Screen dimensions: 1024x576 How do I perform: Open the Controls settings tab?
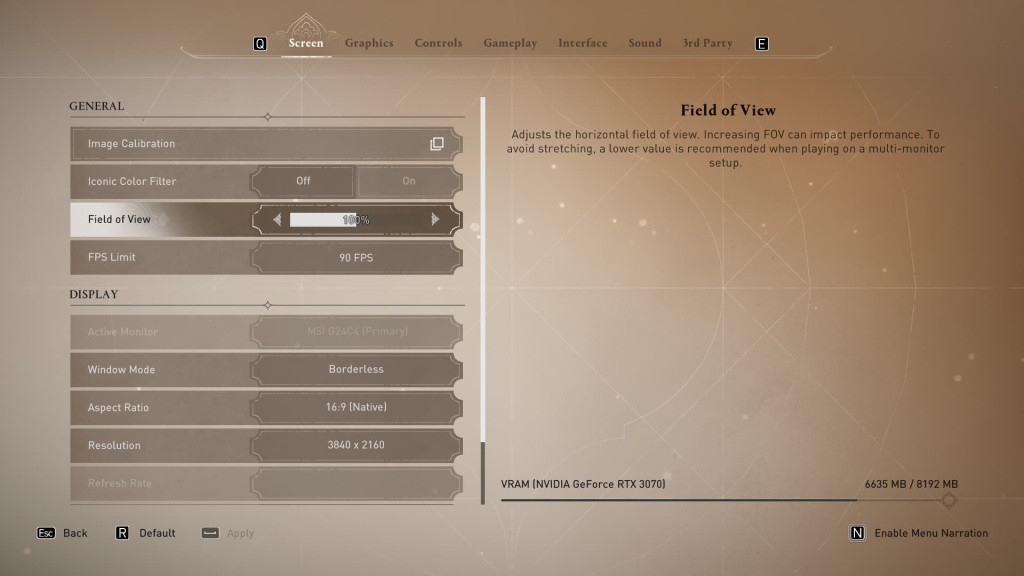[x=438, y=43]
